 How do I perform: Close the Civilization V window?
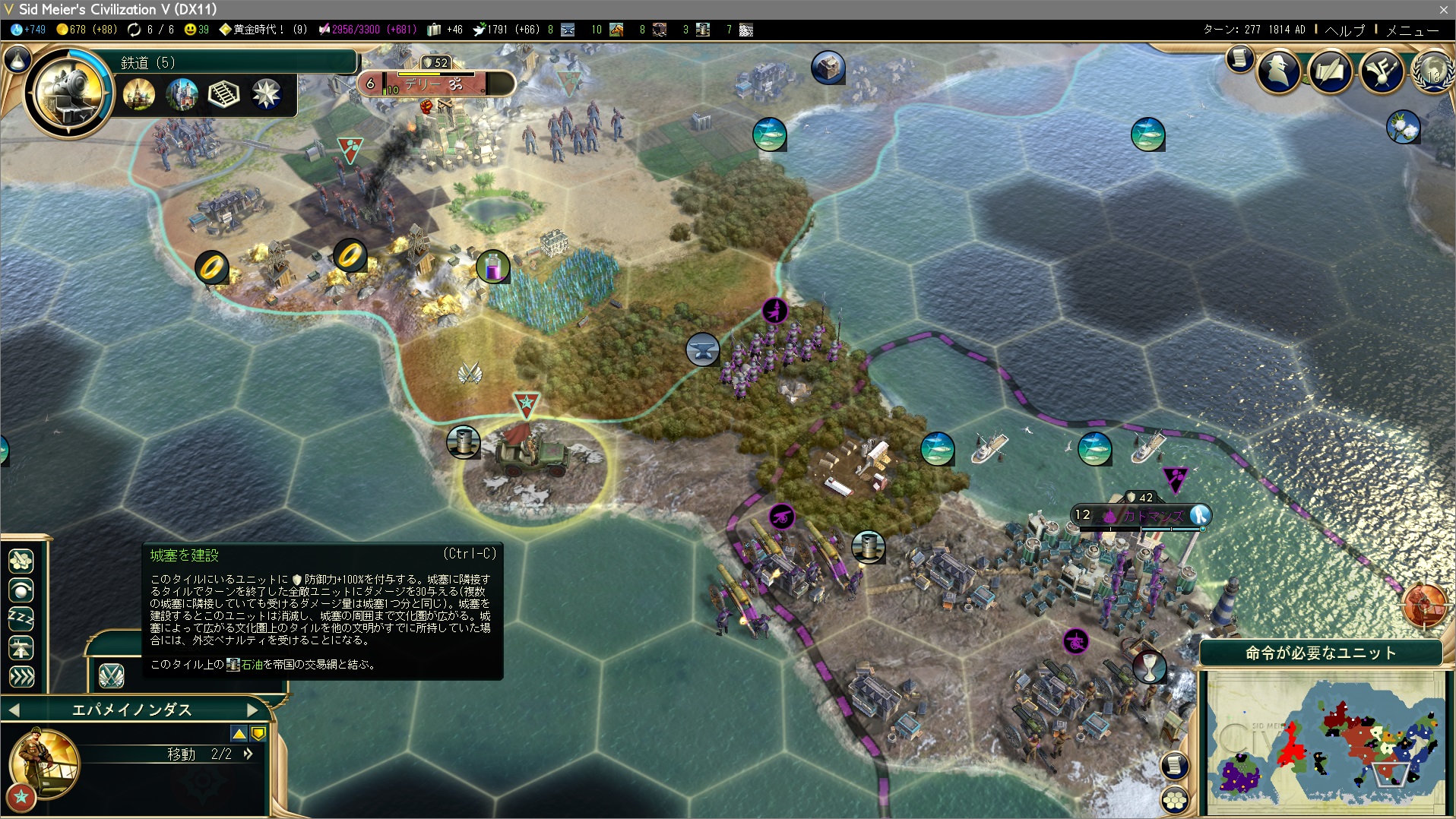1443,9
